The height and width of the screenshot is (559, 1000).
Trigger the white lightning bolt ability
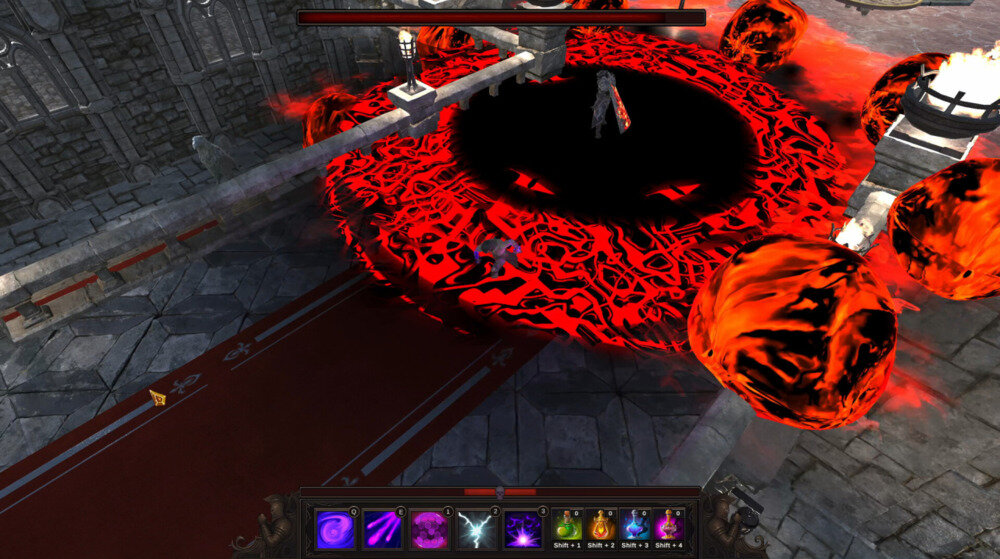click(x=476, y=529)
